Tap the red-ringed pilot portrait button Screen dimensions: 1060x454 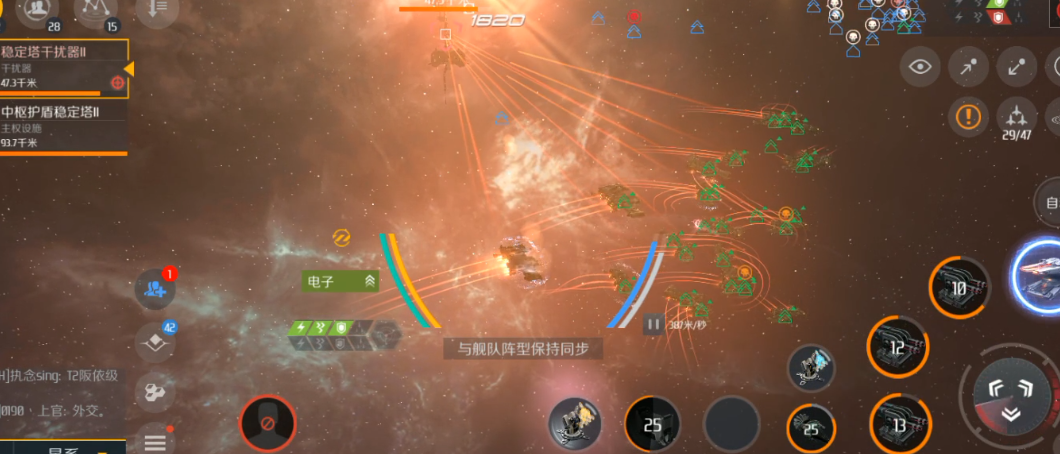(x=268, y=424)
